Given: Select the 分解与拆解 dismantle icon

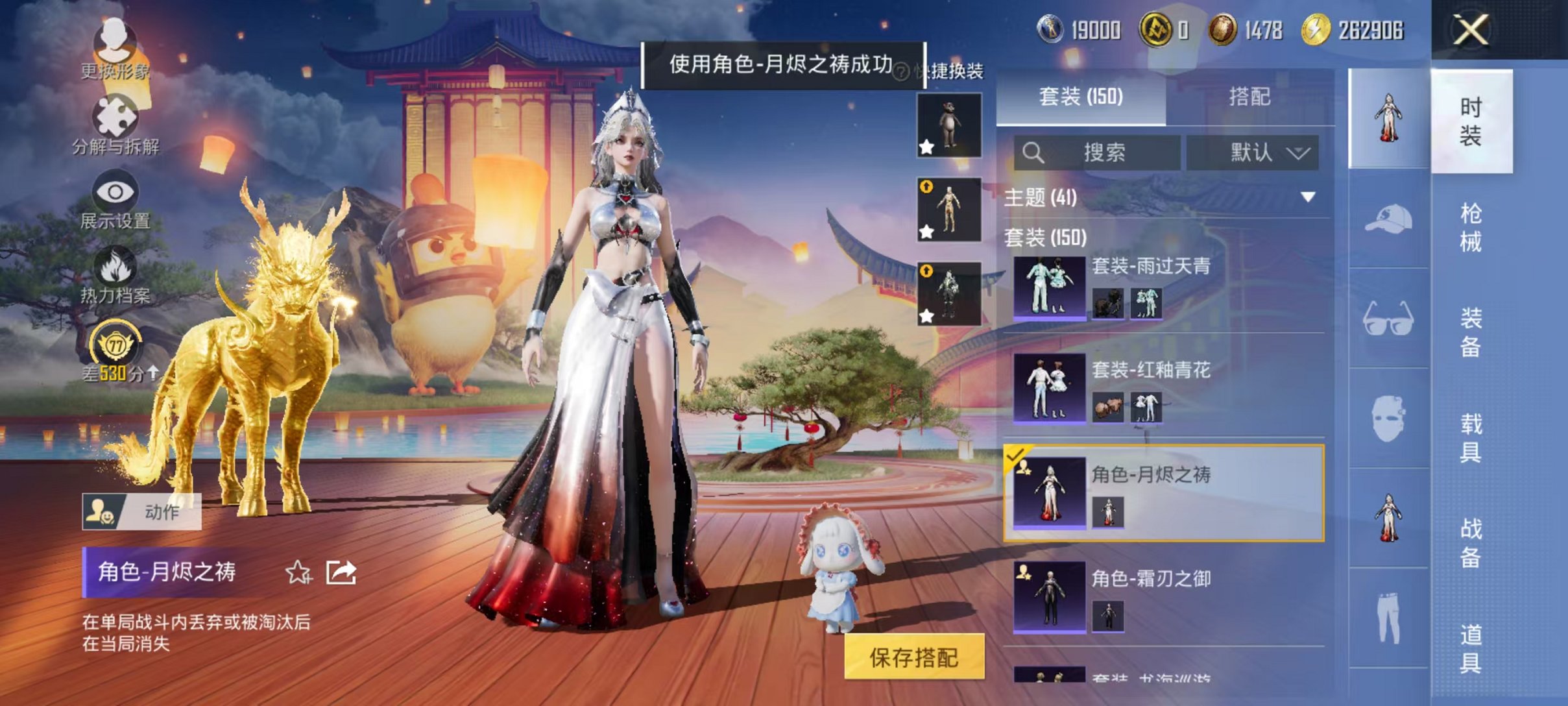Looking at the screenshot, I should 115,117.
